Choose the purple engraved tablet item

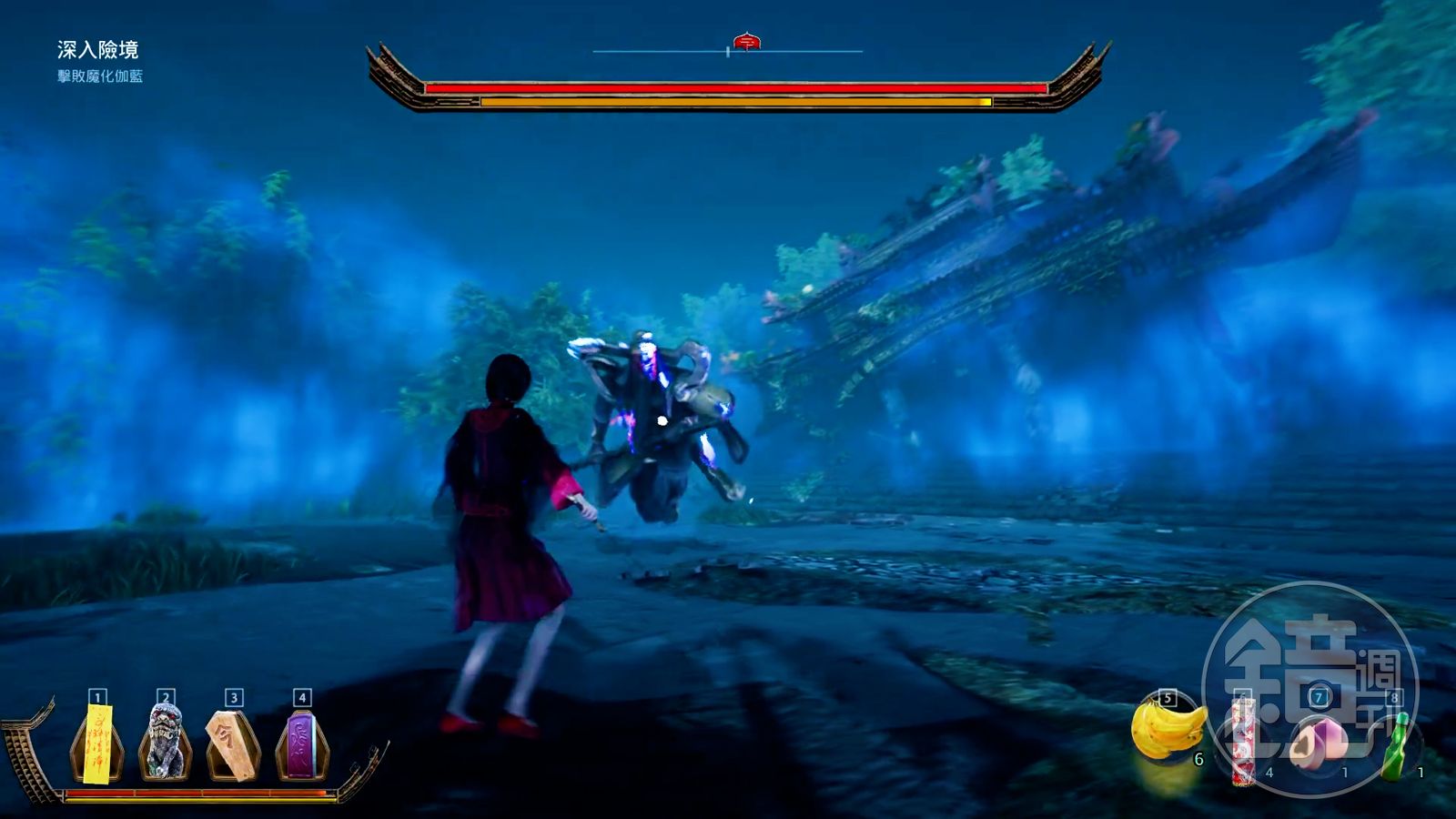click(x=301, y=744)
